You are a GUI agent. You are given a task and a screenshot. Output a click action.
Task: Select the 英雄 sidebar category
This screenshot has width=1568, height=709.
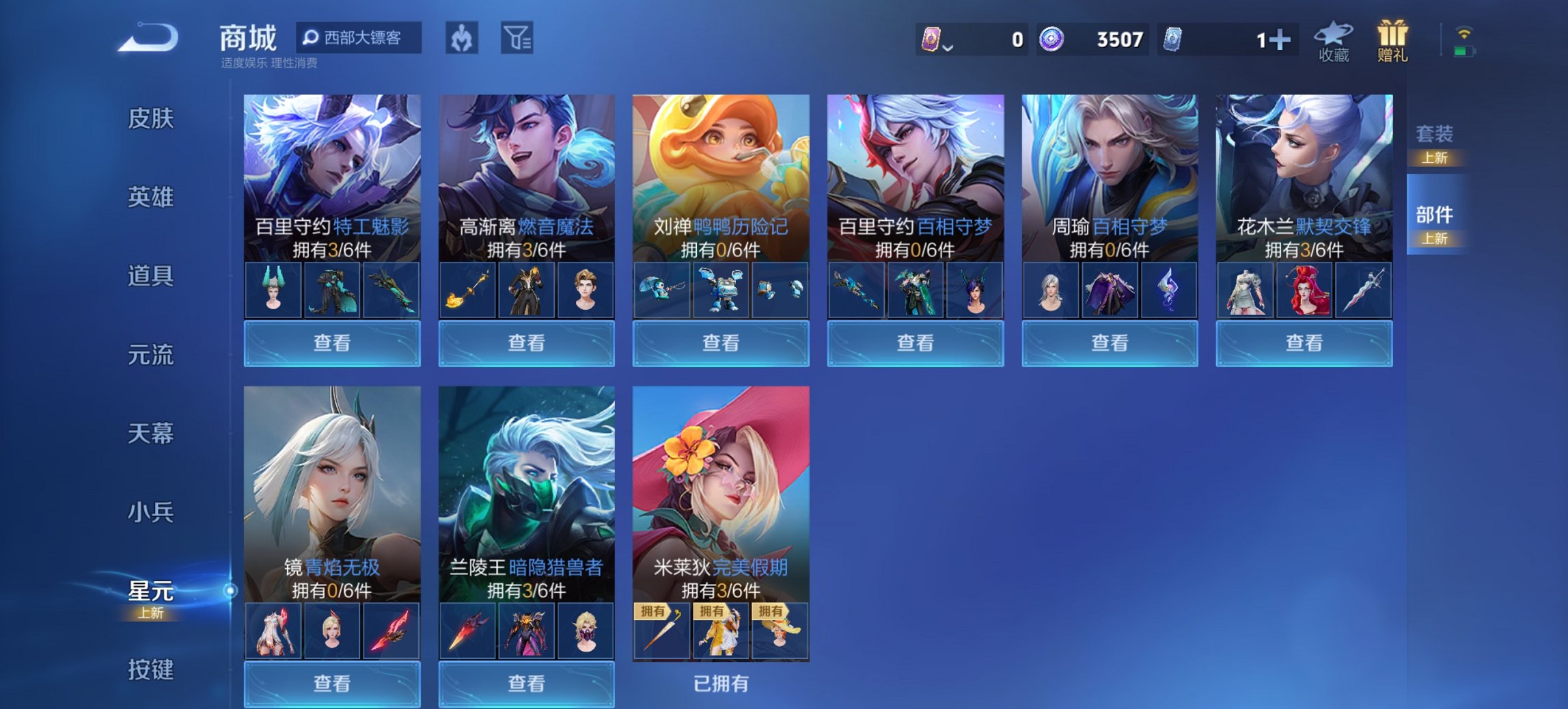(x=150, y=198)
